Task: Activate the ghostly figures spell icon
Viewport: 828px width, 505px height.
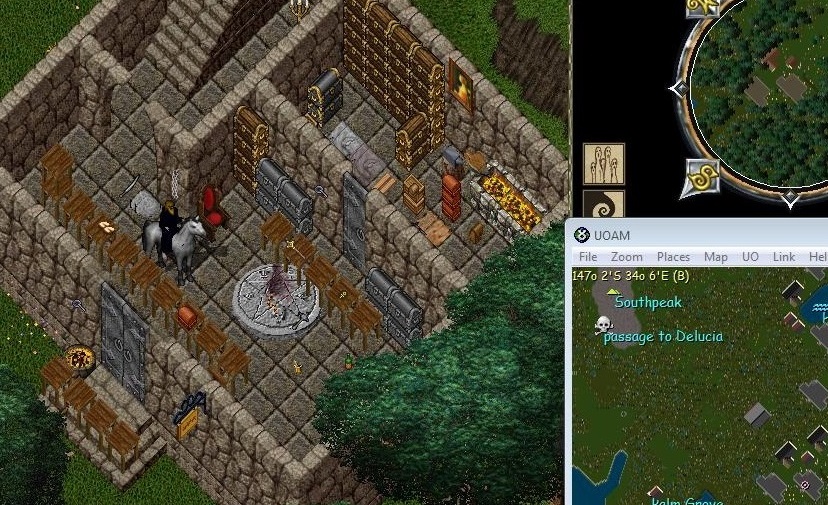Action: pyautogui.click(x=604, y=164)
